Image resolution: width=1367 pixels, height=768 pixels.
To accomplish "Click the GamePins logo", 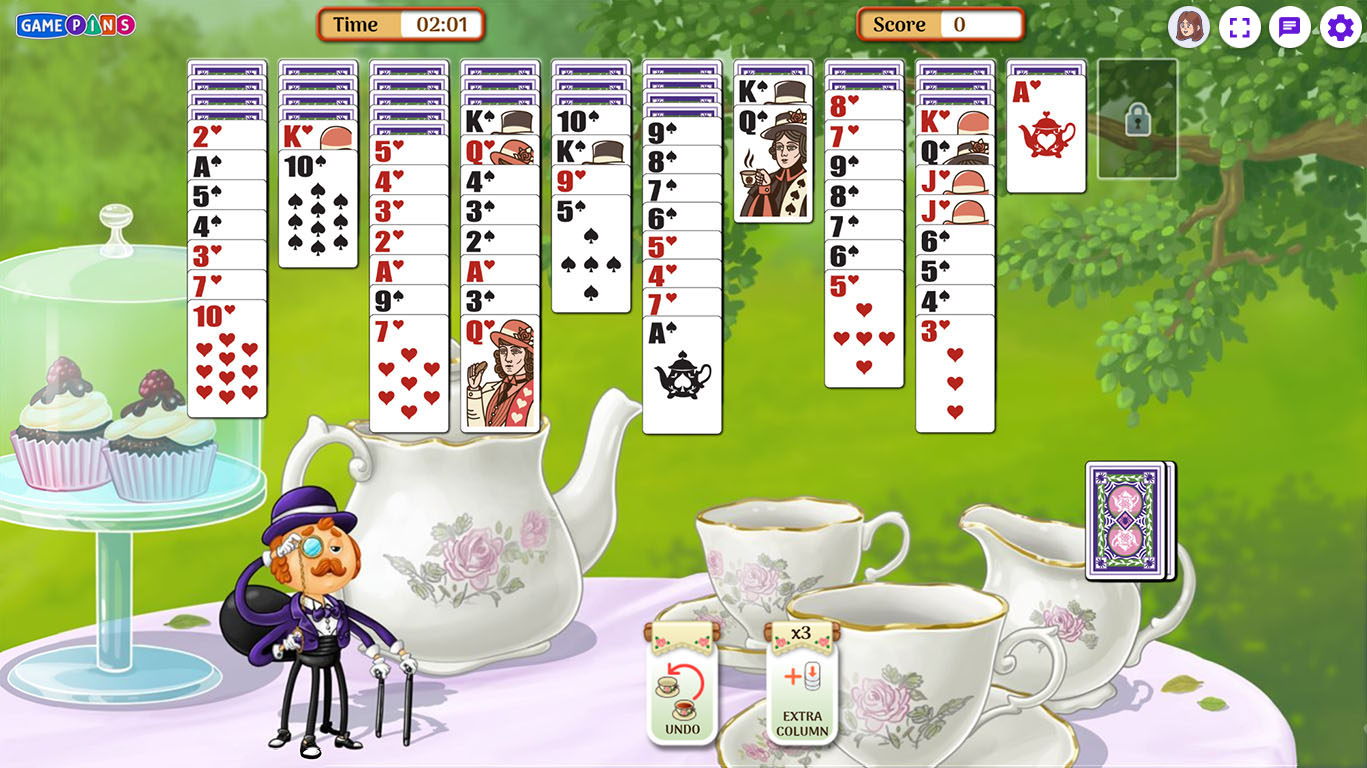I will [x=75, y=25].
